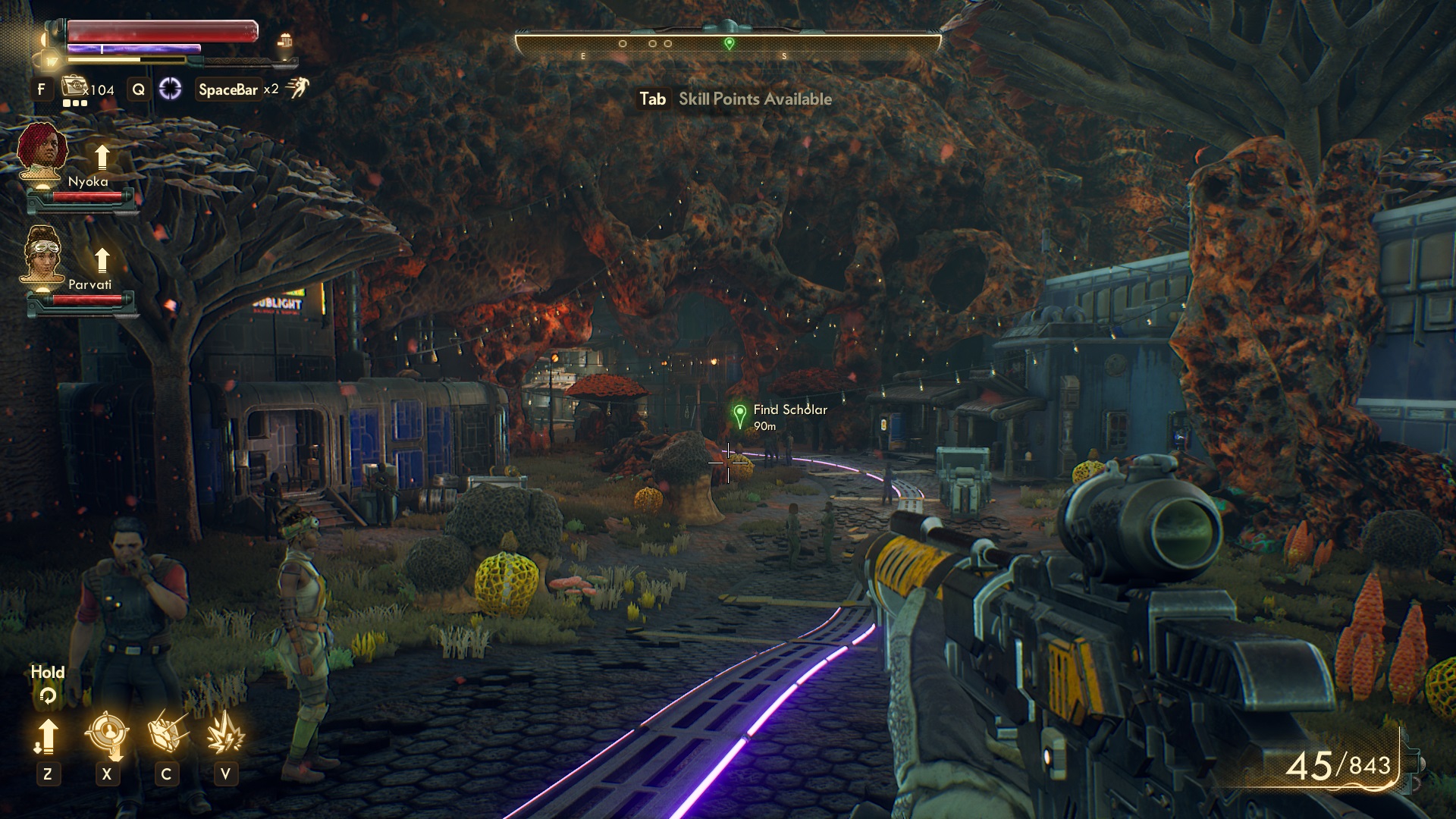Image resolution: width=1456 pixels, height=819 pixels.
Task: Select the Find Scholar objective marker
Action: click(739, 416)
